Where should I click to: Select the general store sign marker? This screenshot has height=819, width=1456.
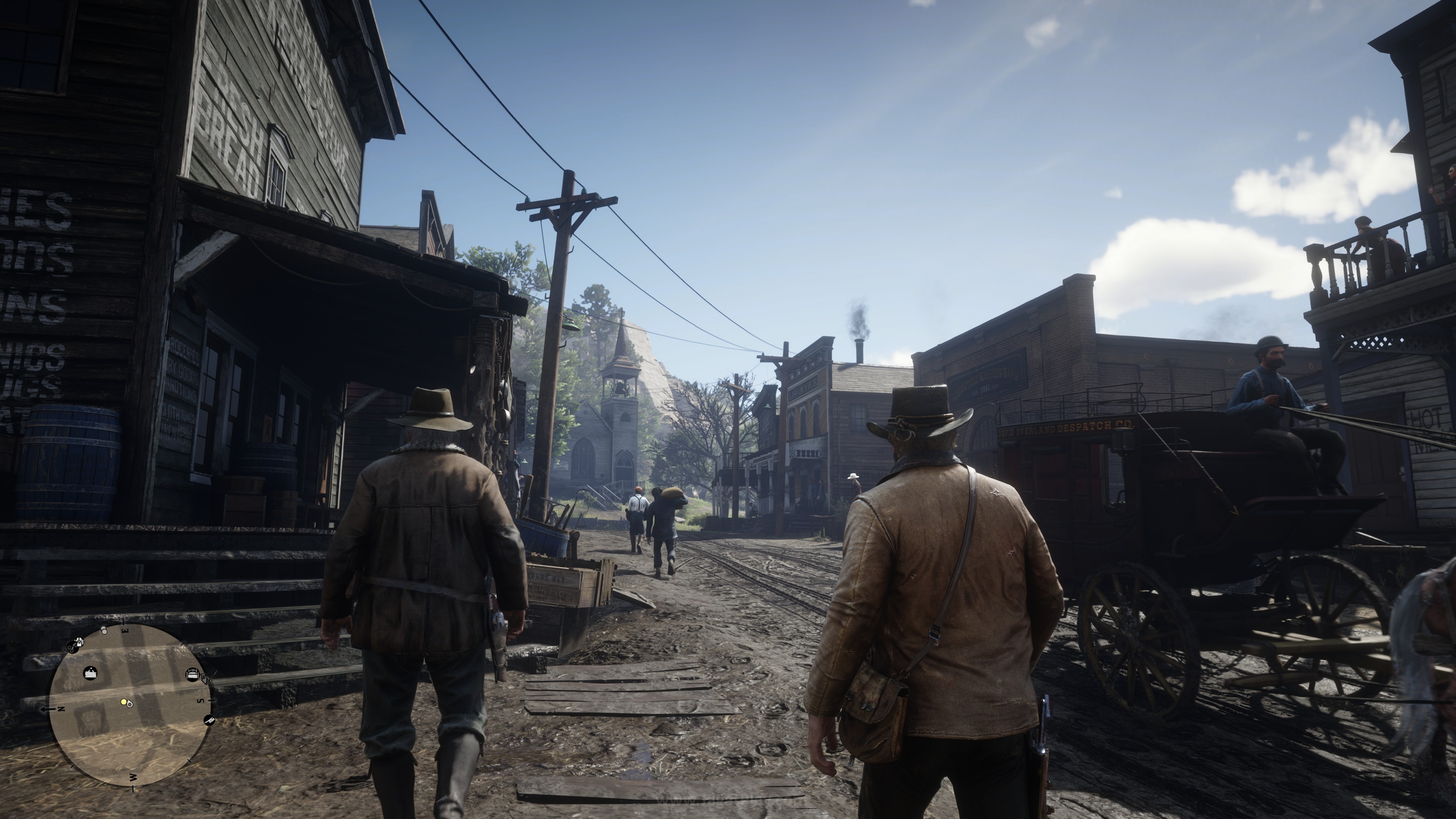click(x=91, y=673)
